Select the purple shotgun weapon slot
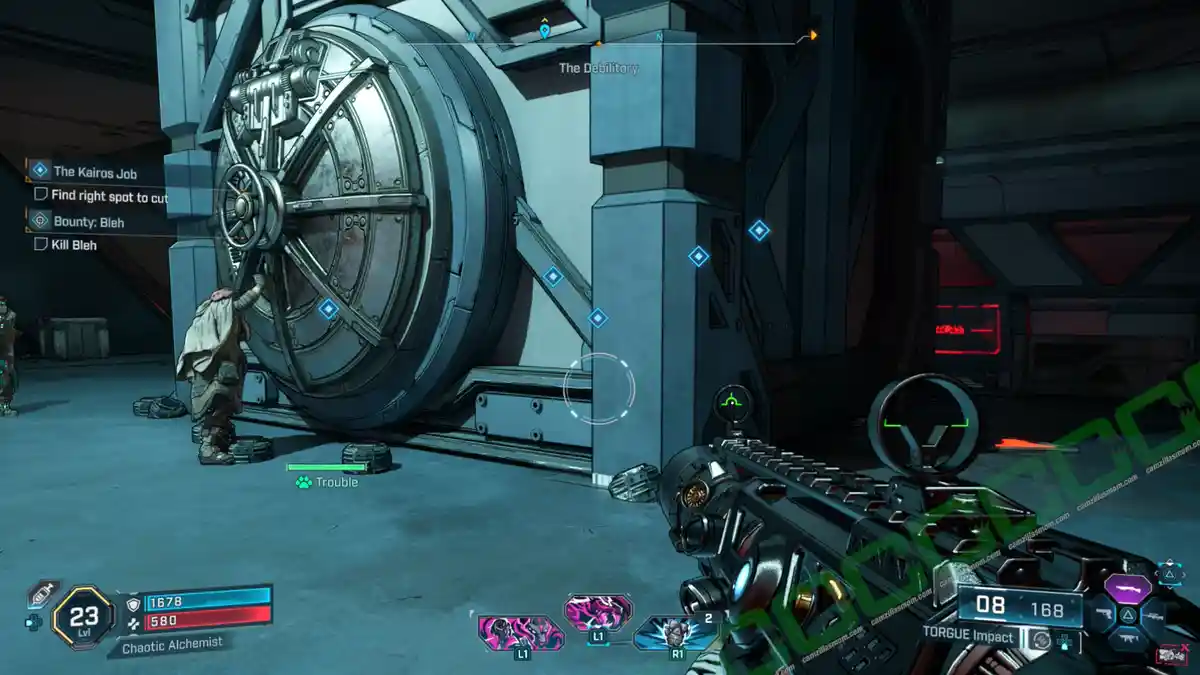 pyautogui.click(x=1126, y=587)
